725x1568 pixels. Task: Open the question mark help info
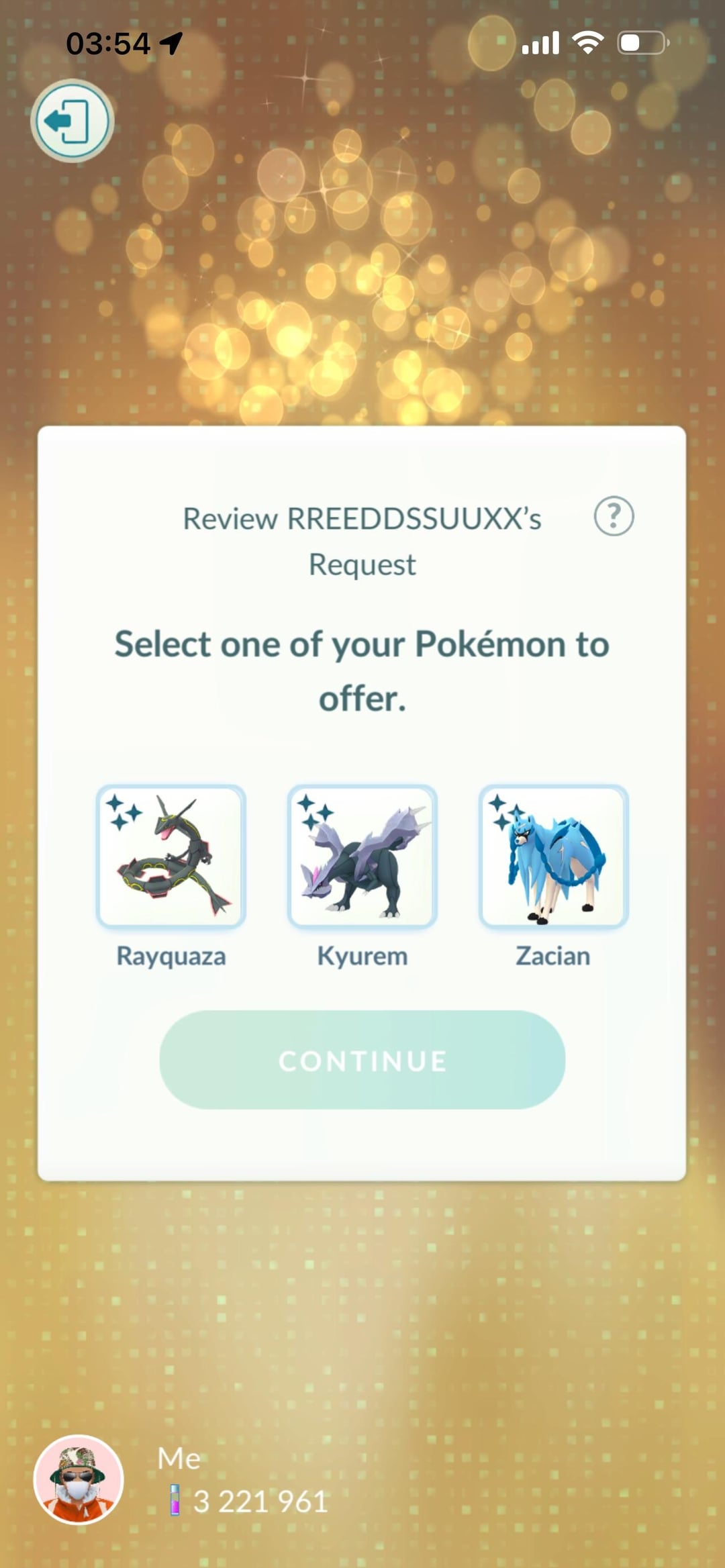(x=614, y=516)
